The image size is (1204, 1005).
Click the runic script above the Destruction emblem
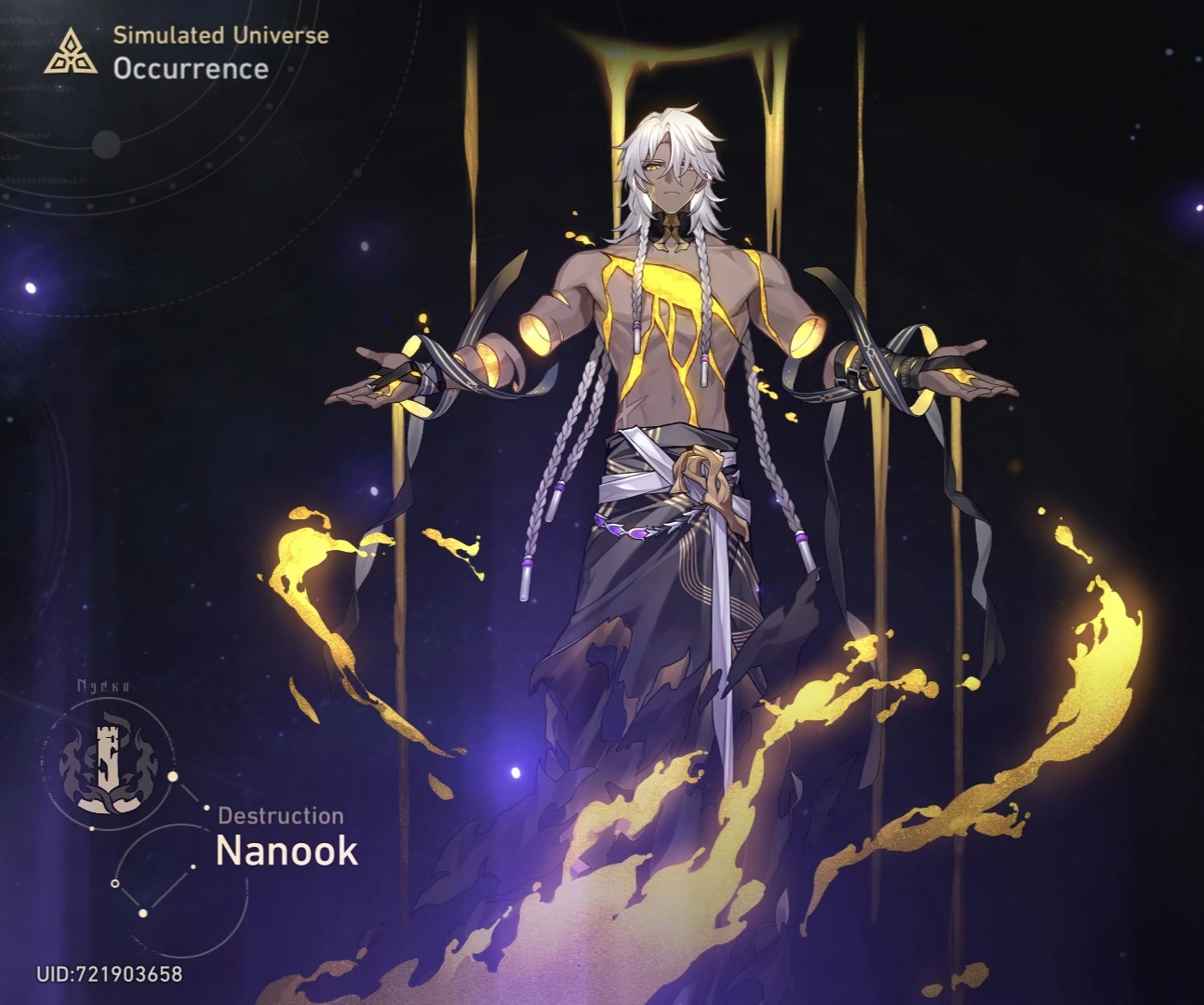click(x=102, y=686)
